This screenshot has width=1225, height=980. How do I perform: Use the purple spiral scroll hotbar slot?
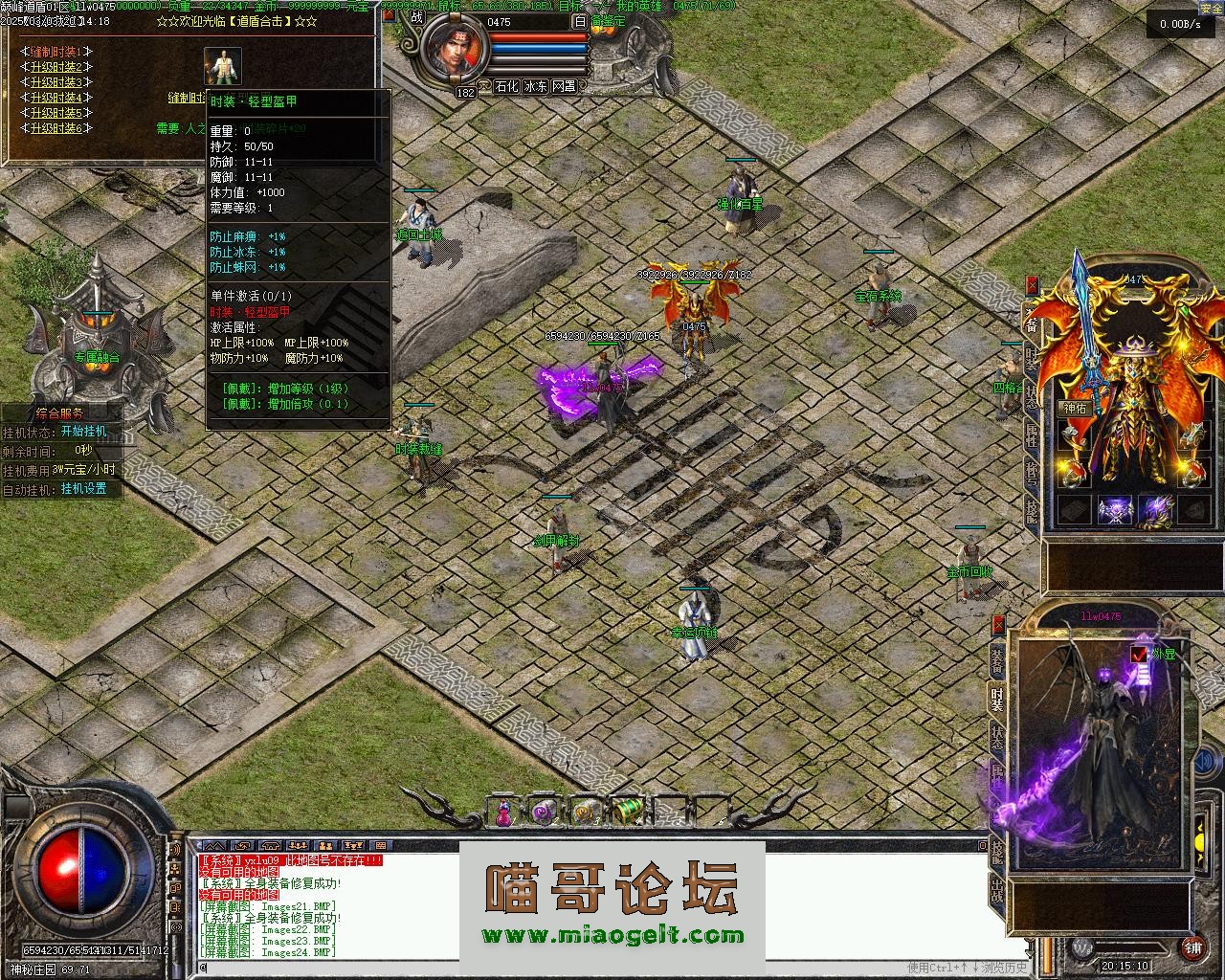tap(545, 813)
